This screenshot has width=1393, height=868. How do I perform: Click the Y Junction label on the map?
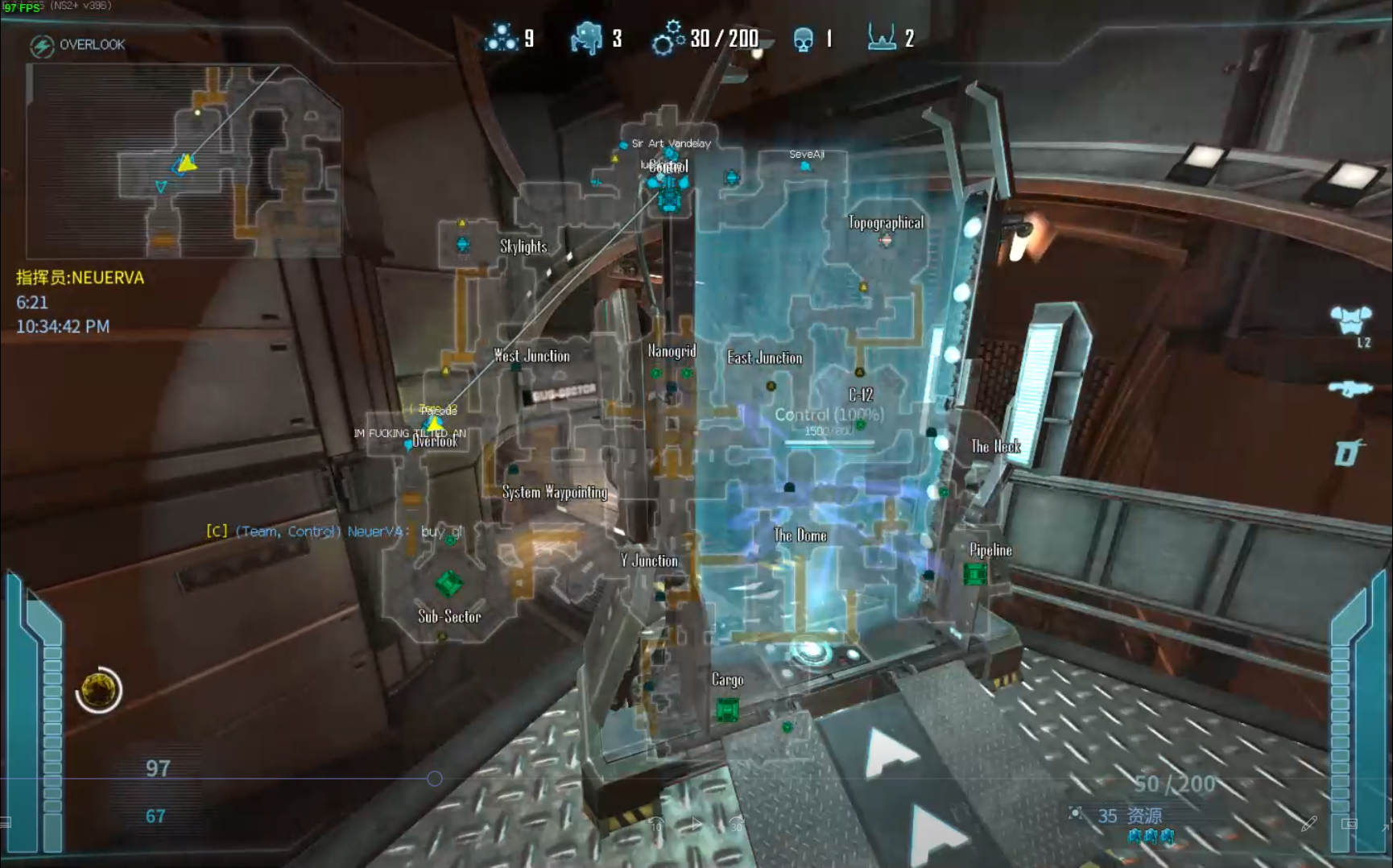click(649, 561)
